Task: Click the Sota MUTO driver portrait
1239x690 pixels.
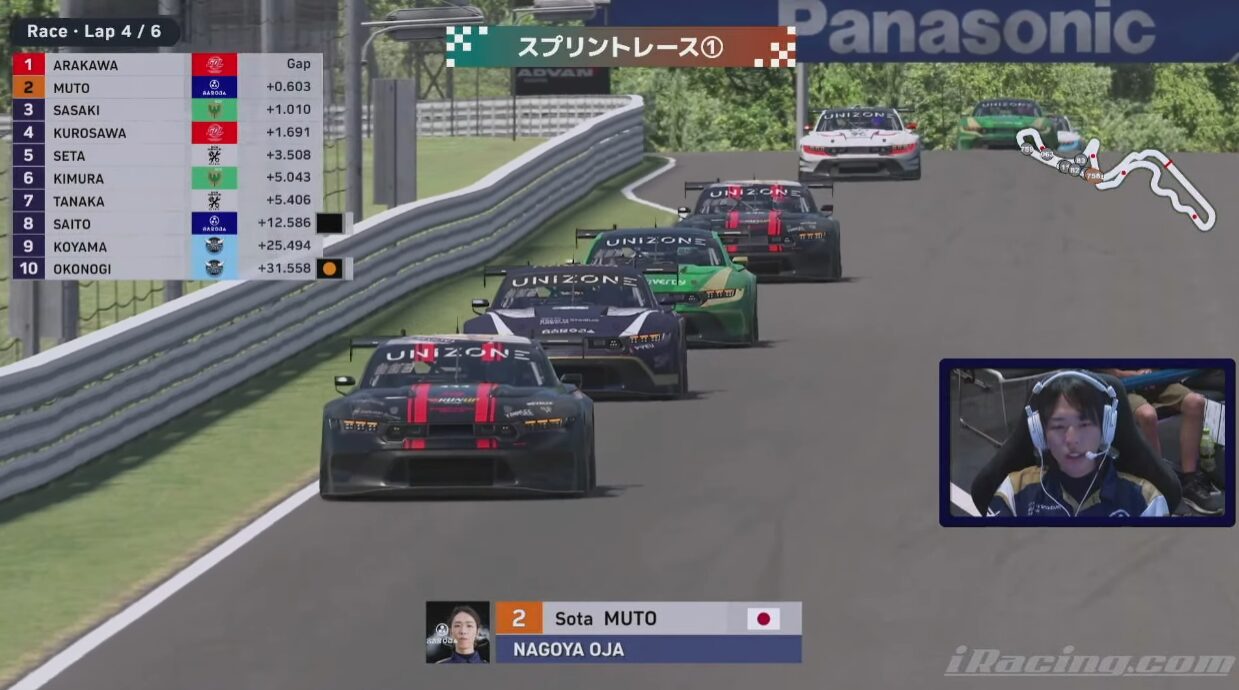Action: [458, 632]
